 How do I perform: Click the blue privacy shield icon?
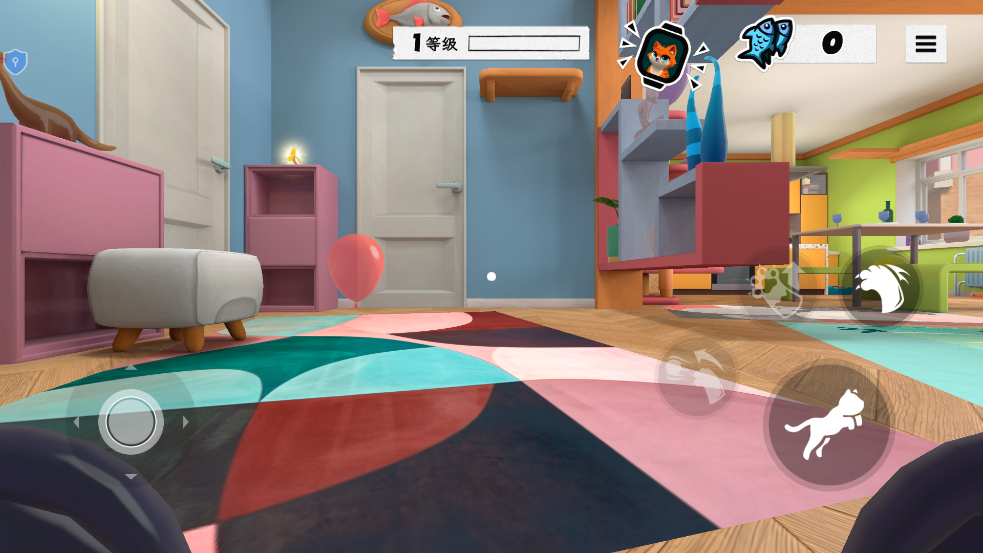pyautogui.click(x=15, y=62)
